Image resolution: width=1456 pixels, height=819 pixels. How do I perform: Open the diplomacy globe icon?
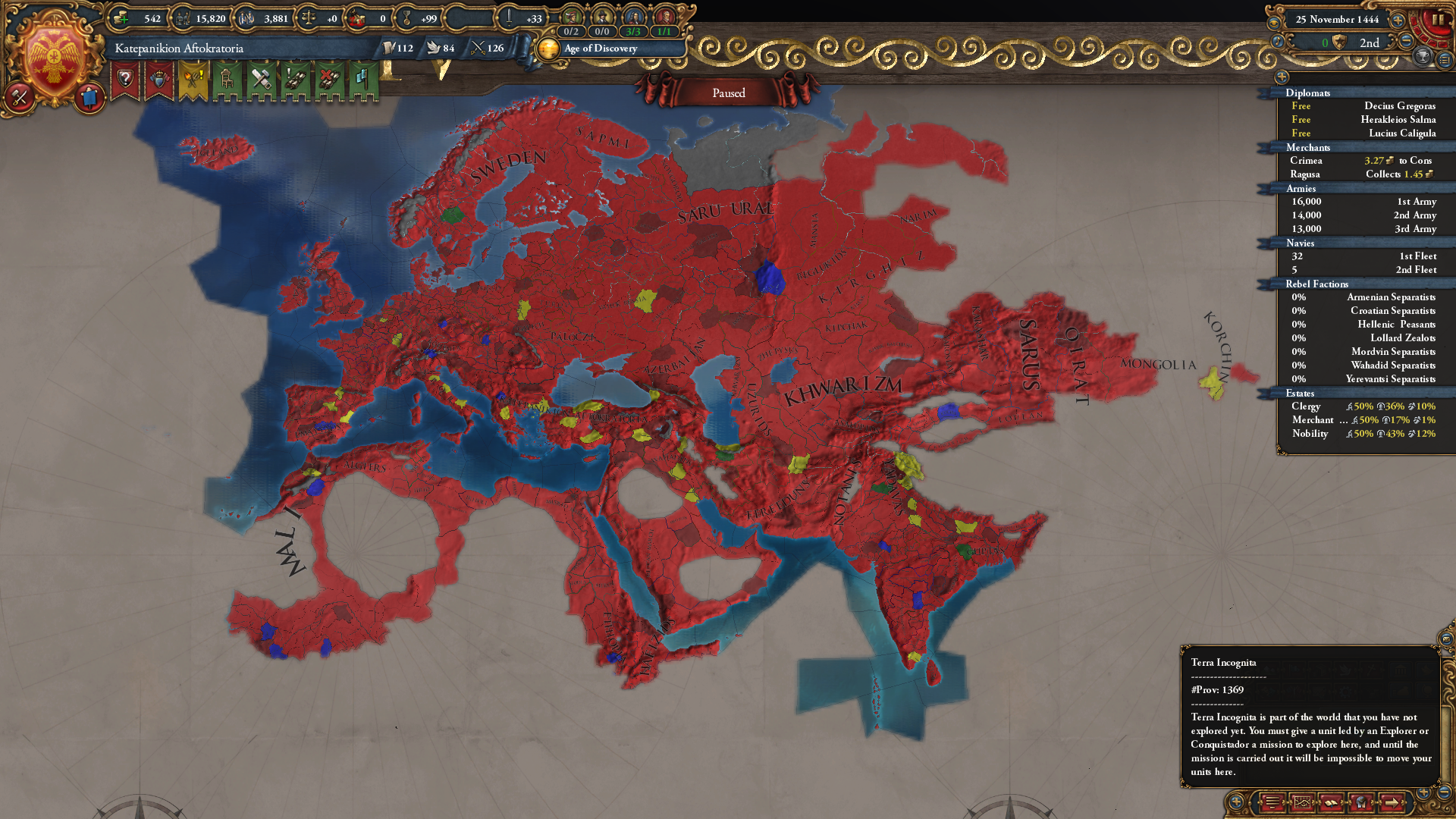(1361, 803)
